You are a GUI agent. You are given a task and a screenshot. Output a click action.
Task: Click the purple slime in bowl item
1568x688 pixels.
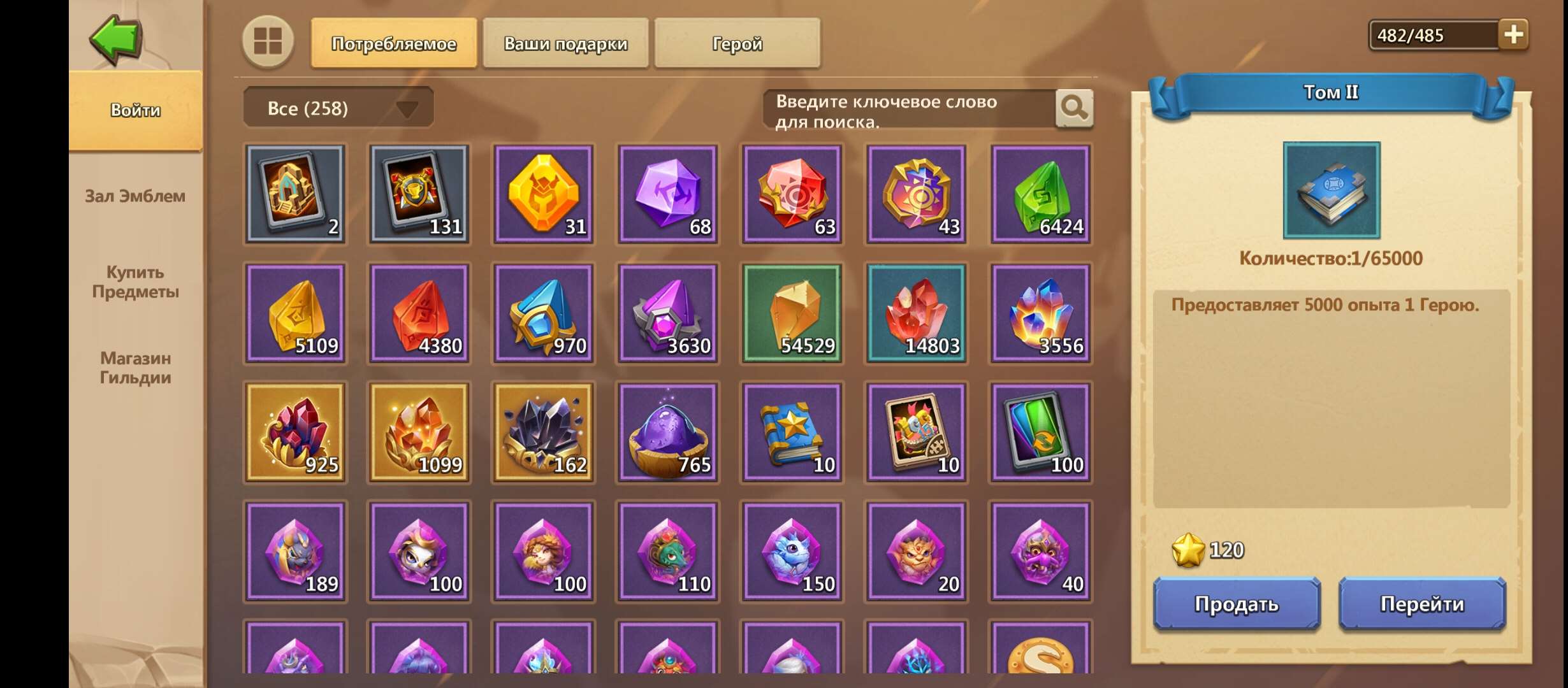click(668, 433)
